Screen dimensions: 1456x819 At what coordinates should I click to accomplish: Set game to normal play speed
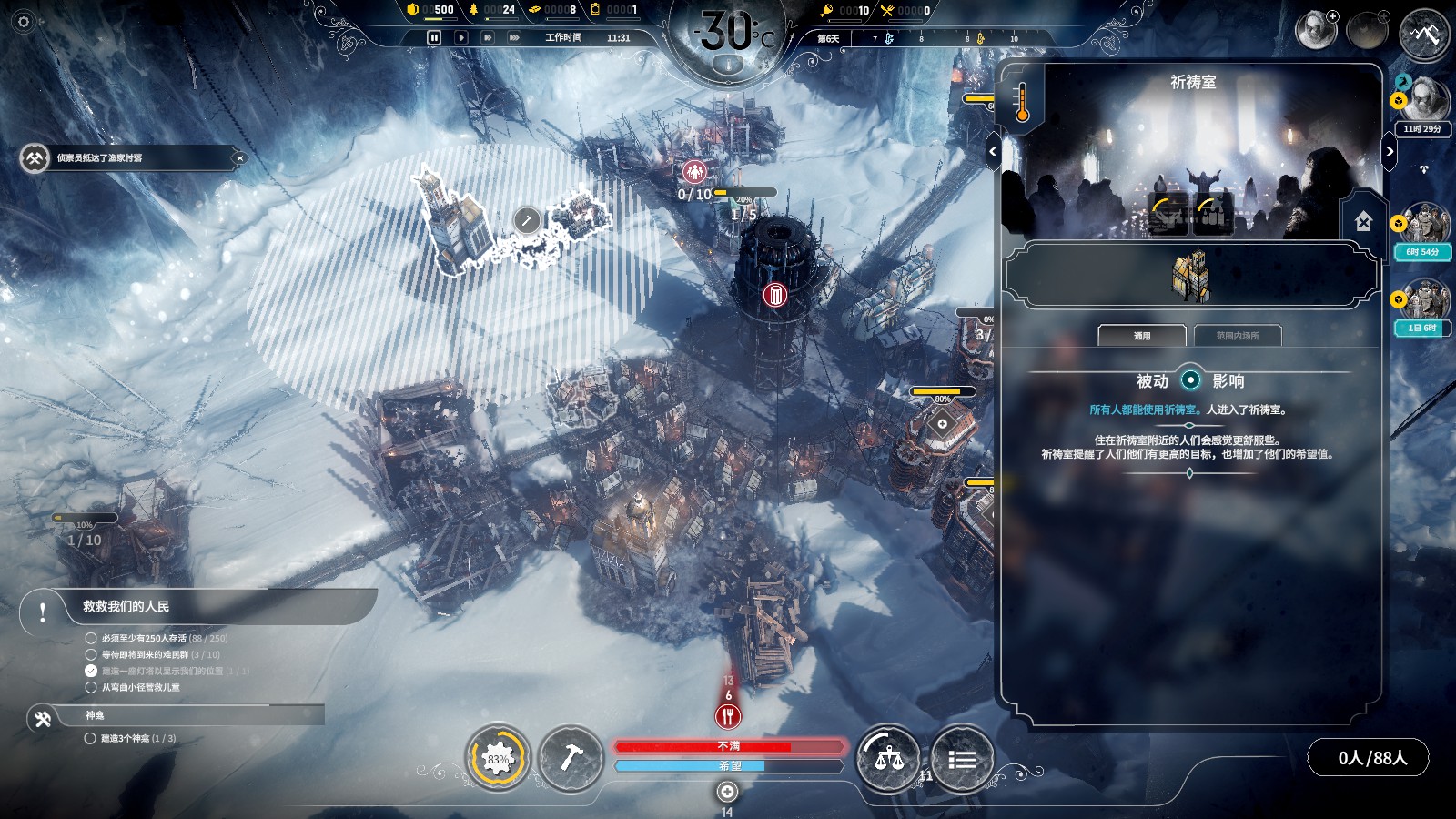pyautogui.click(x=461, y=37)
